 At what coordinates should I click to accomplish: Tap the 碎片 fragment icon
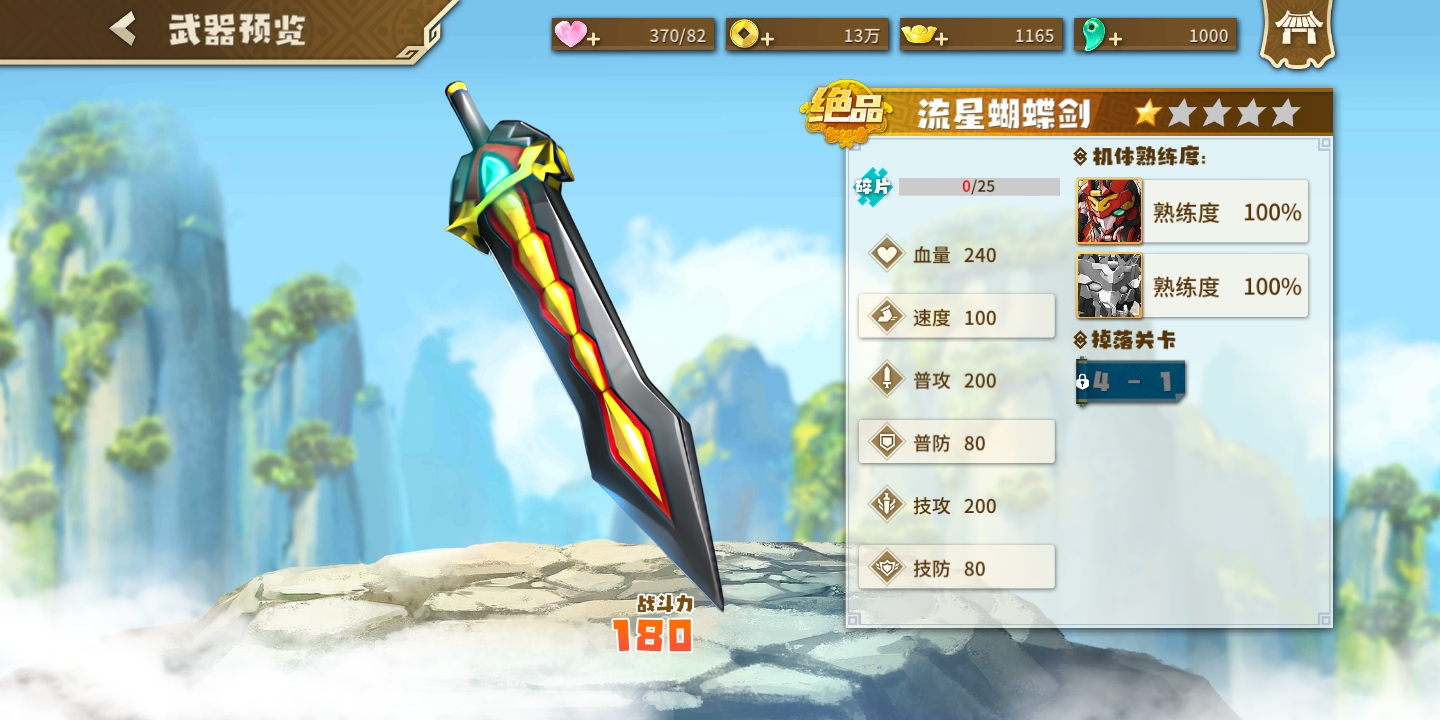tap(872, 187)
